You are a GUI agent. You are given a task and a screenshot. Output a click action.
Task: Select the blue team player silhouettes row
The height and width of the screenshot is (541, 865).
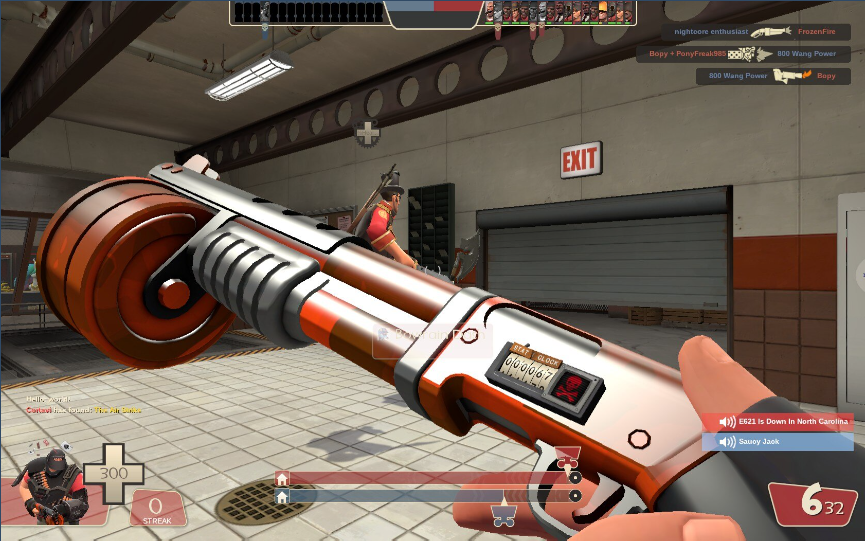[308, 13]
